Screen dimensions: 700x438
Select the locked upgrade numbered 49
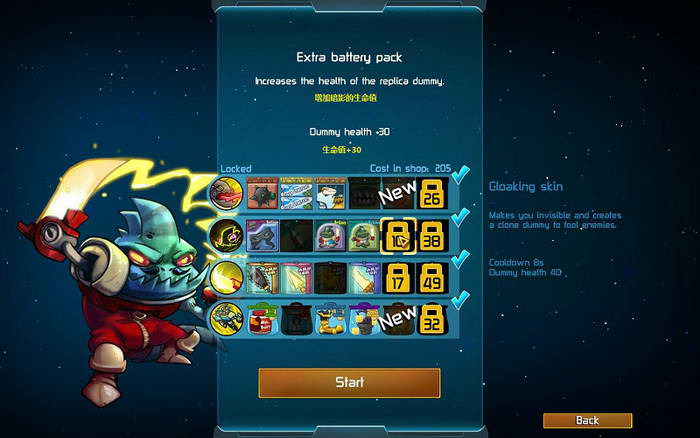[x=431, y=277]
